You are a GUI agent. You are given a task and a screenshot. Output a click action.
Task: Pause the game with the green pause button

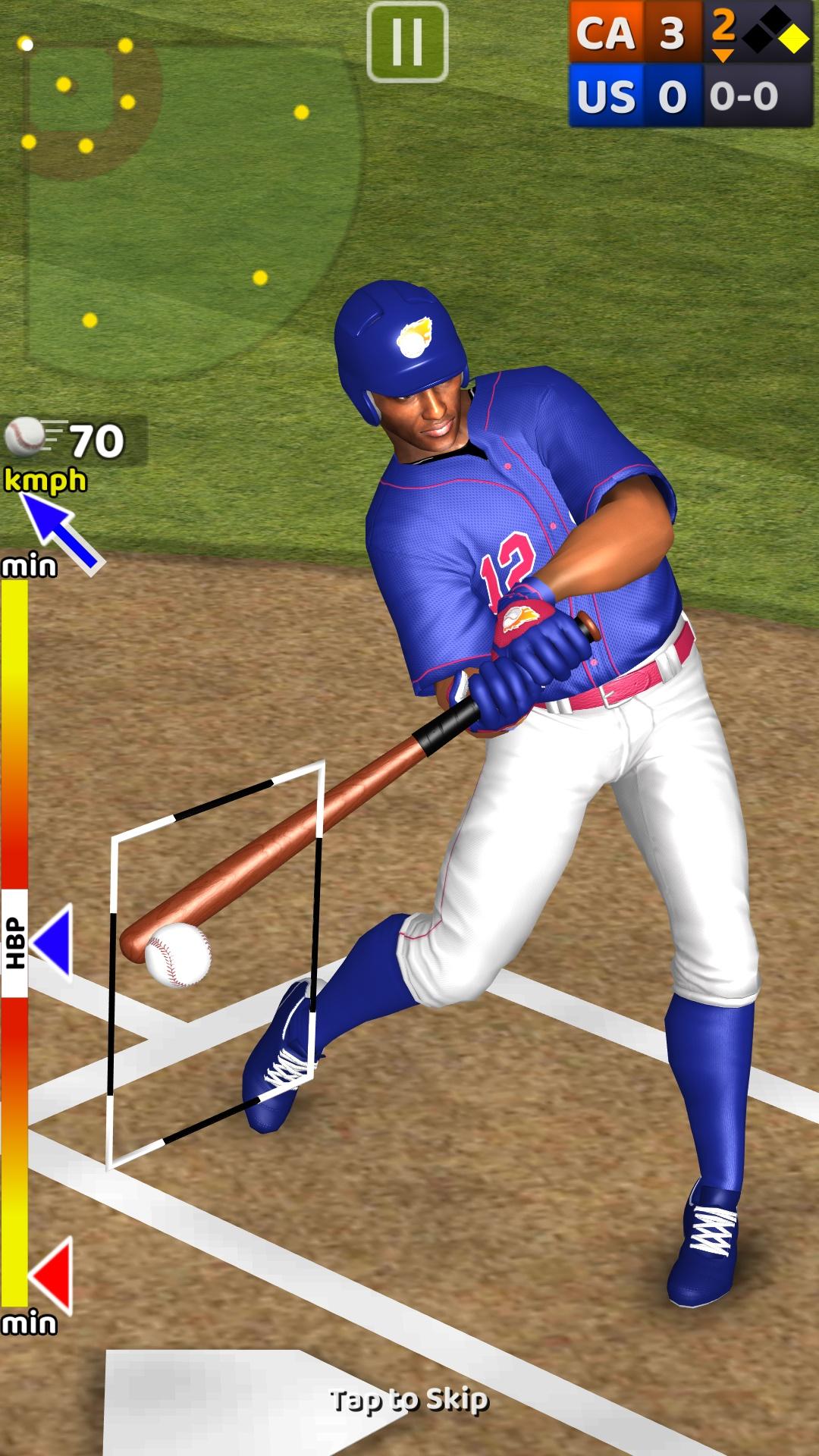[407, 42]
